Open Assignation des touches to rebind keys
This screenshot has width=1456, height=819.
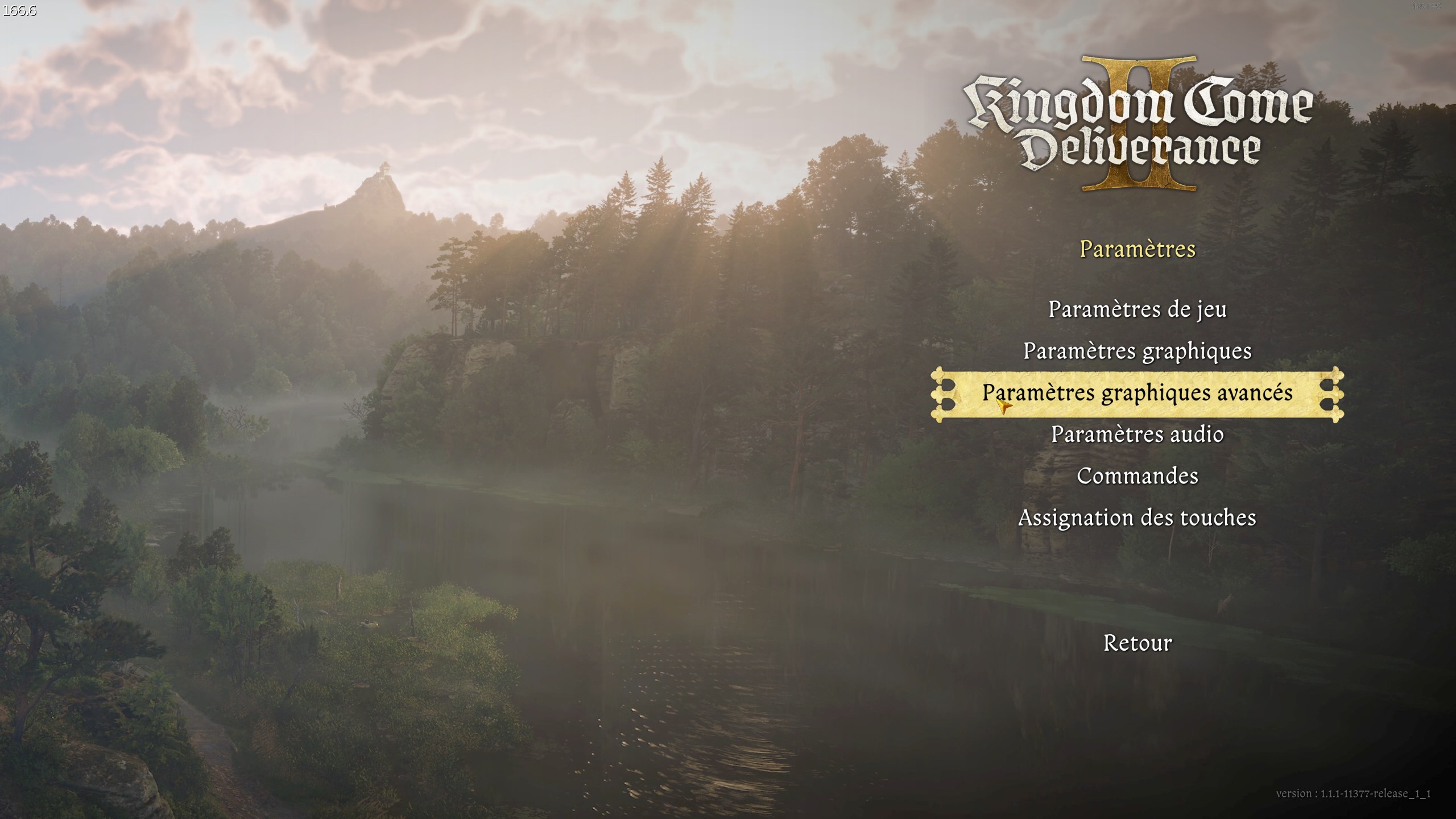1137,517
